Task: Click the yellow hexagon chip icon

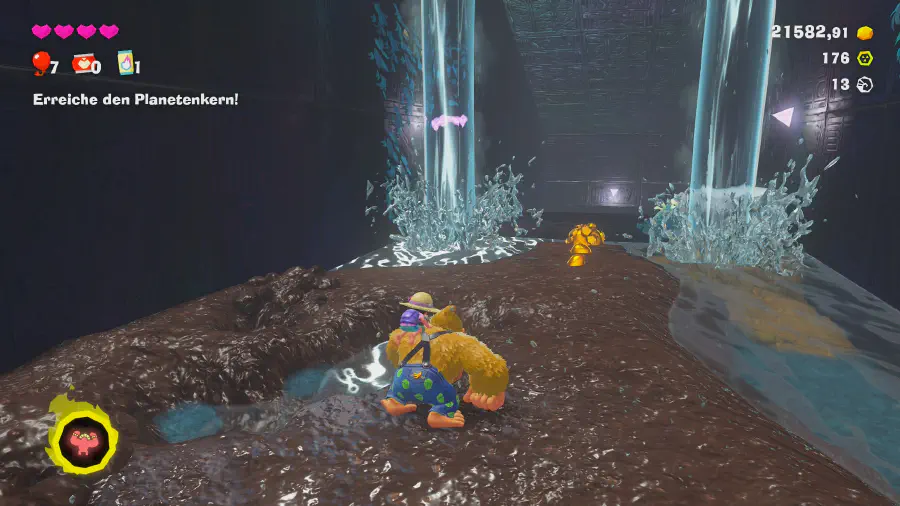Action: coord(864,59)
